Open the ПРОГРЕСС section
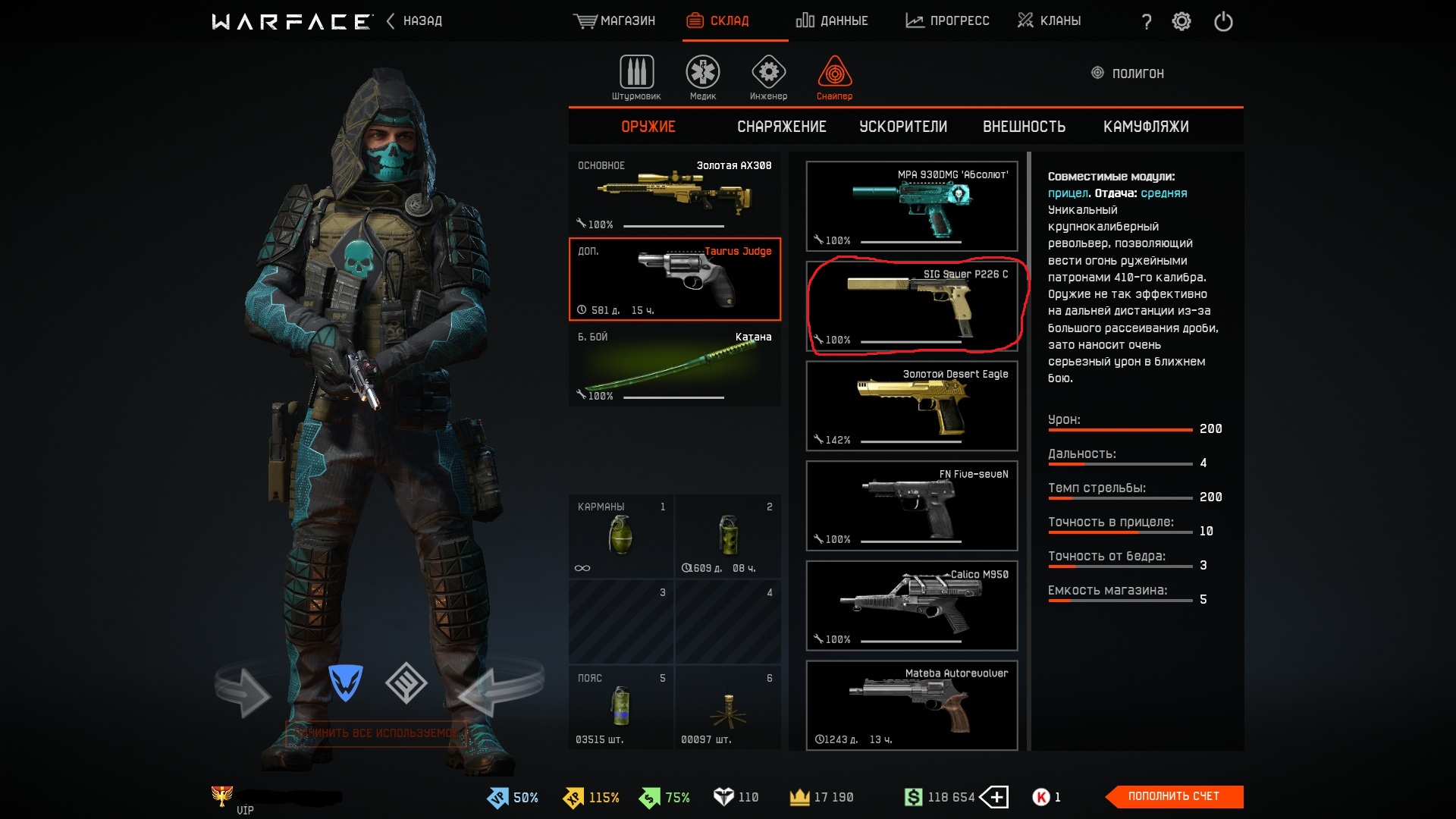The width and height of the screenshot is (1456, 819). 947,21
